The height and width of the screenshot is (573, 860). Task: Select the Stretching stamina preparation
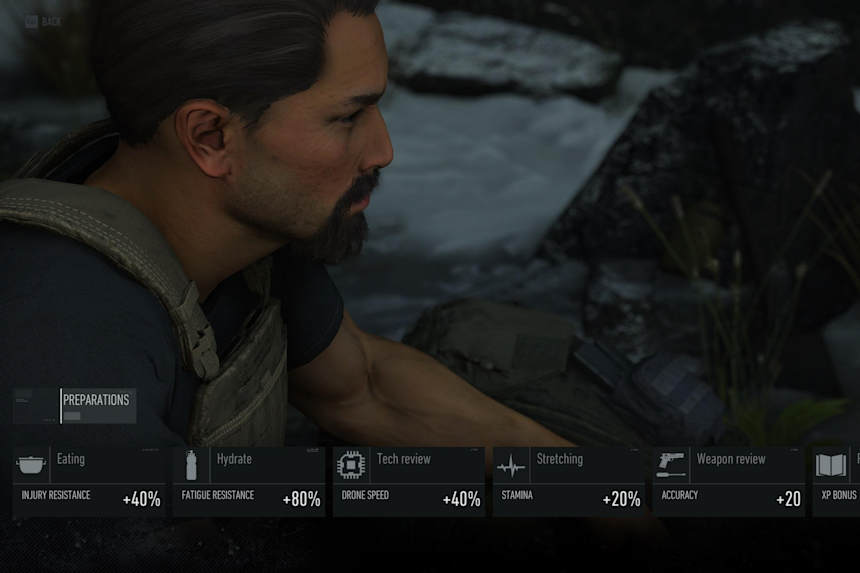point(569,481)
